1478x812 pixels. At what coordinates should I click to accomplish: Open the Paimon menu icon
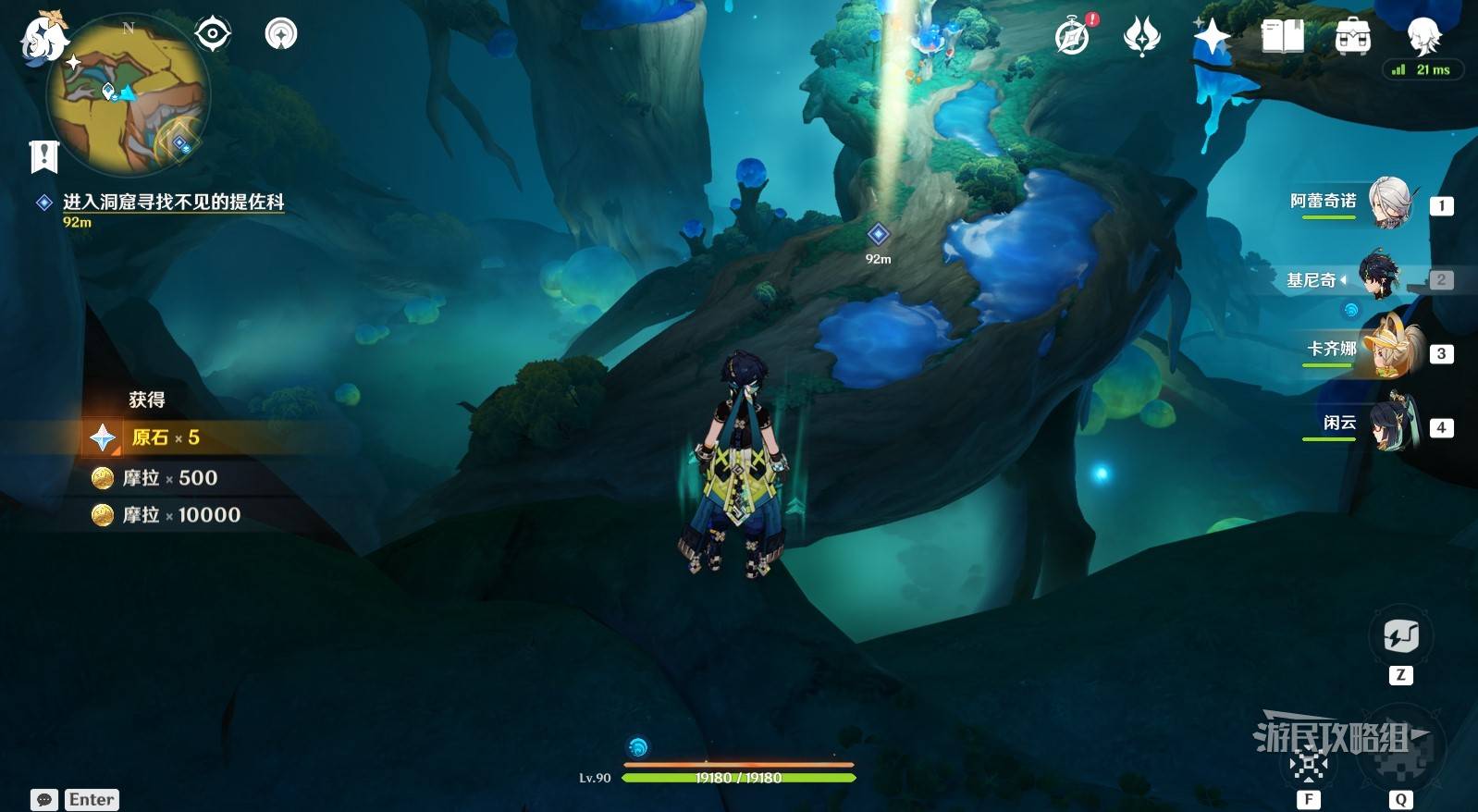click(x=43, y=39)
